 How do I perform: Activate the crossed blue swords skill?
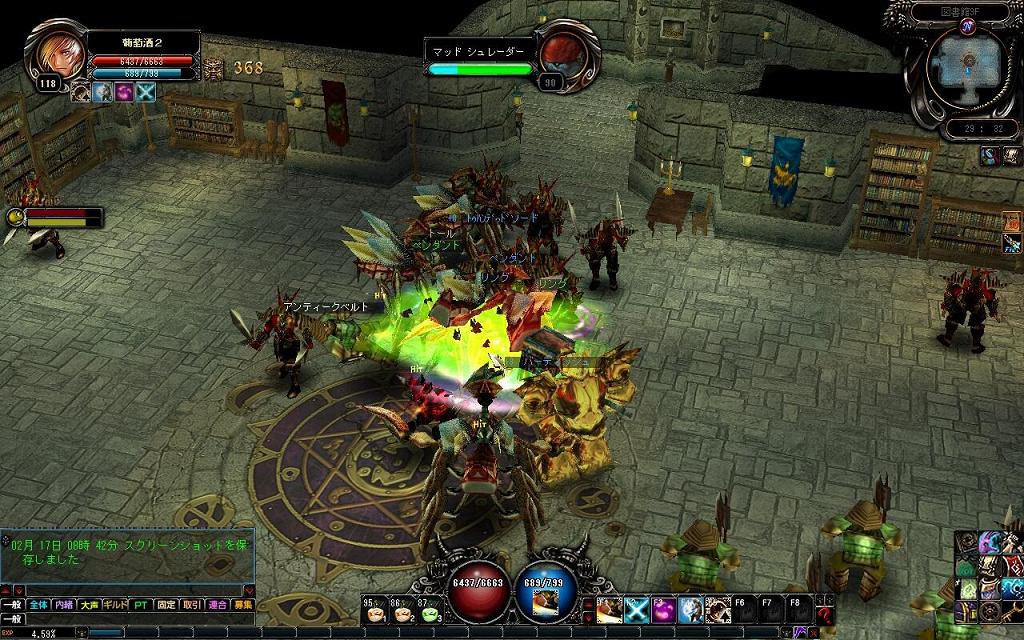pos(637,609)
